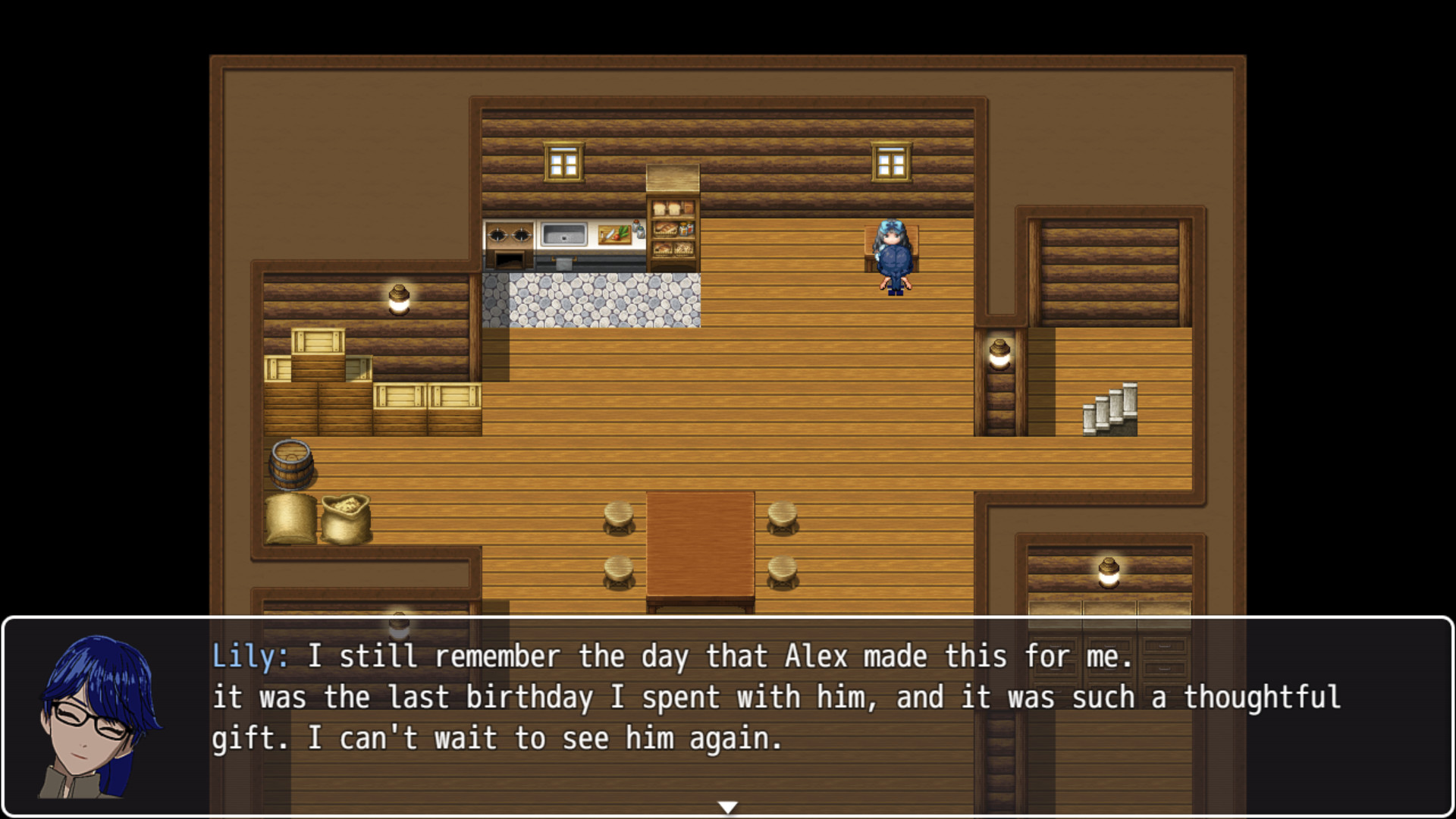Screen dimensions: 1456x819
Task: Click the cutting board with ingredients
Action: (x=616, y=234)
